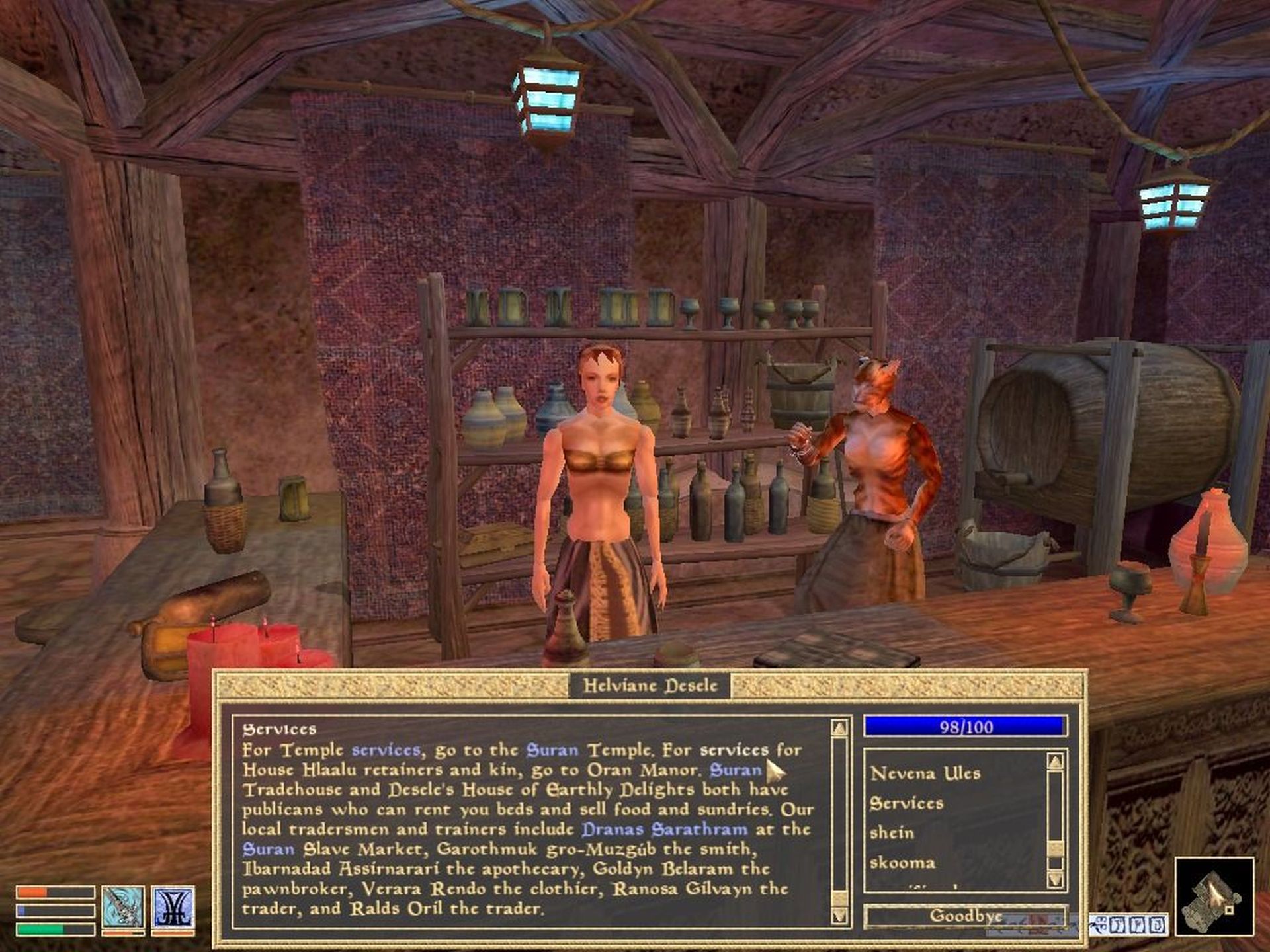Choose the shein dialogue topic
This screenshot has height=952, width=1270.
pyautogui.click(x=892, y=833)
